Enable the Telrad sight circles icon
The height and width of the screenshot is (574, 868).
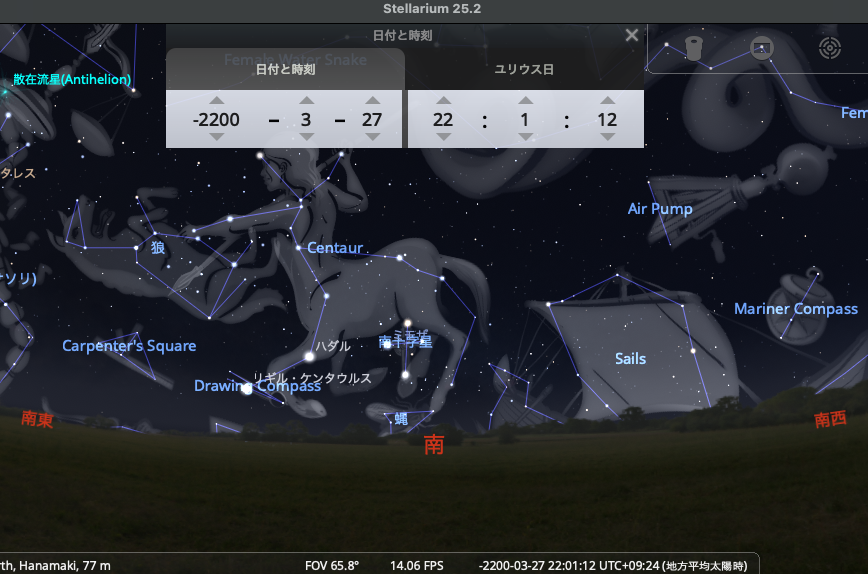829,47
